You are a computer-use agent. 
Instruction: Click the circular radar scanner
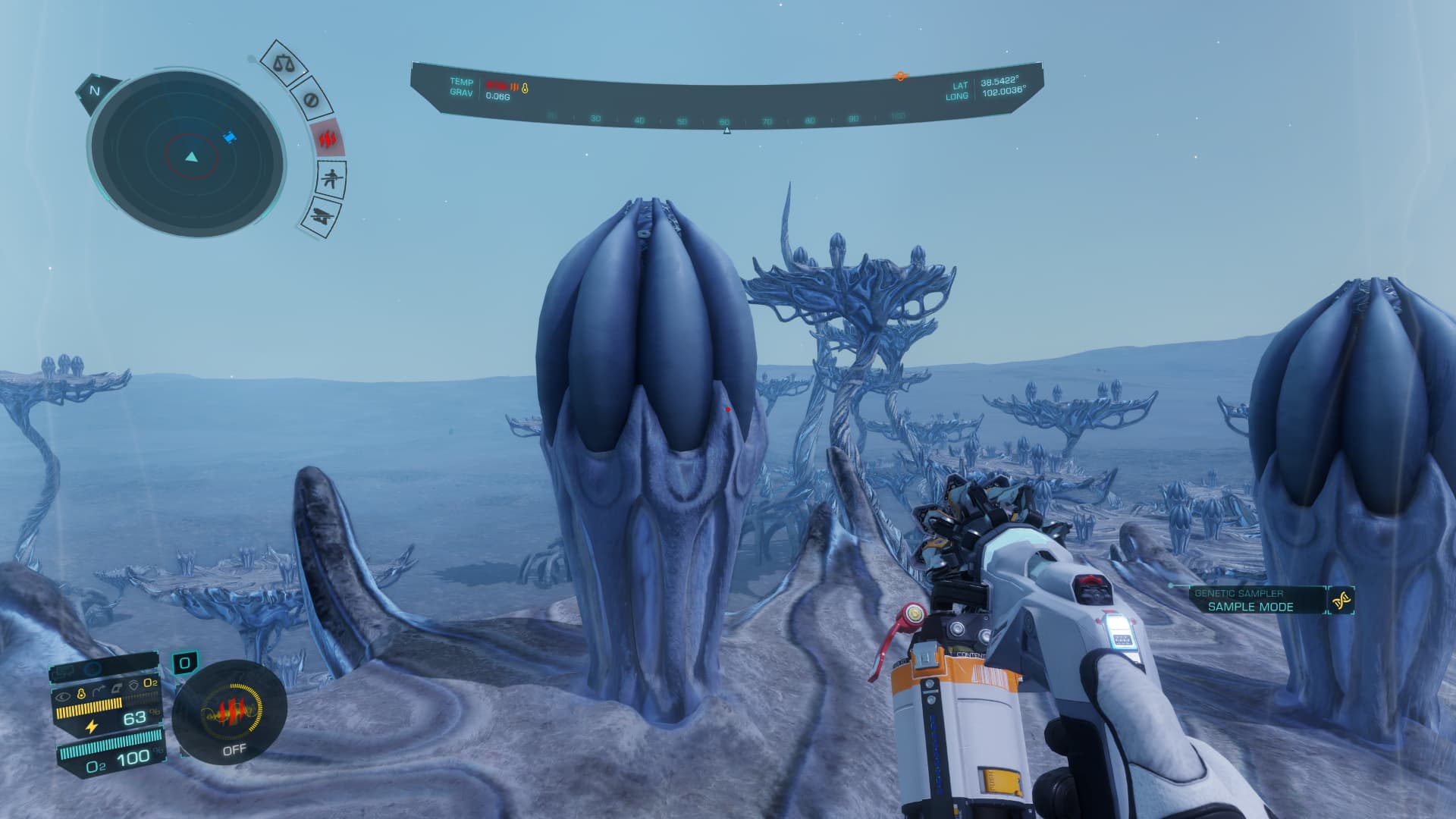click(187, 157)
